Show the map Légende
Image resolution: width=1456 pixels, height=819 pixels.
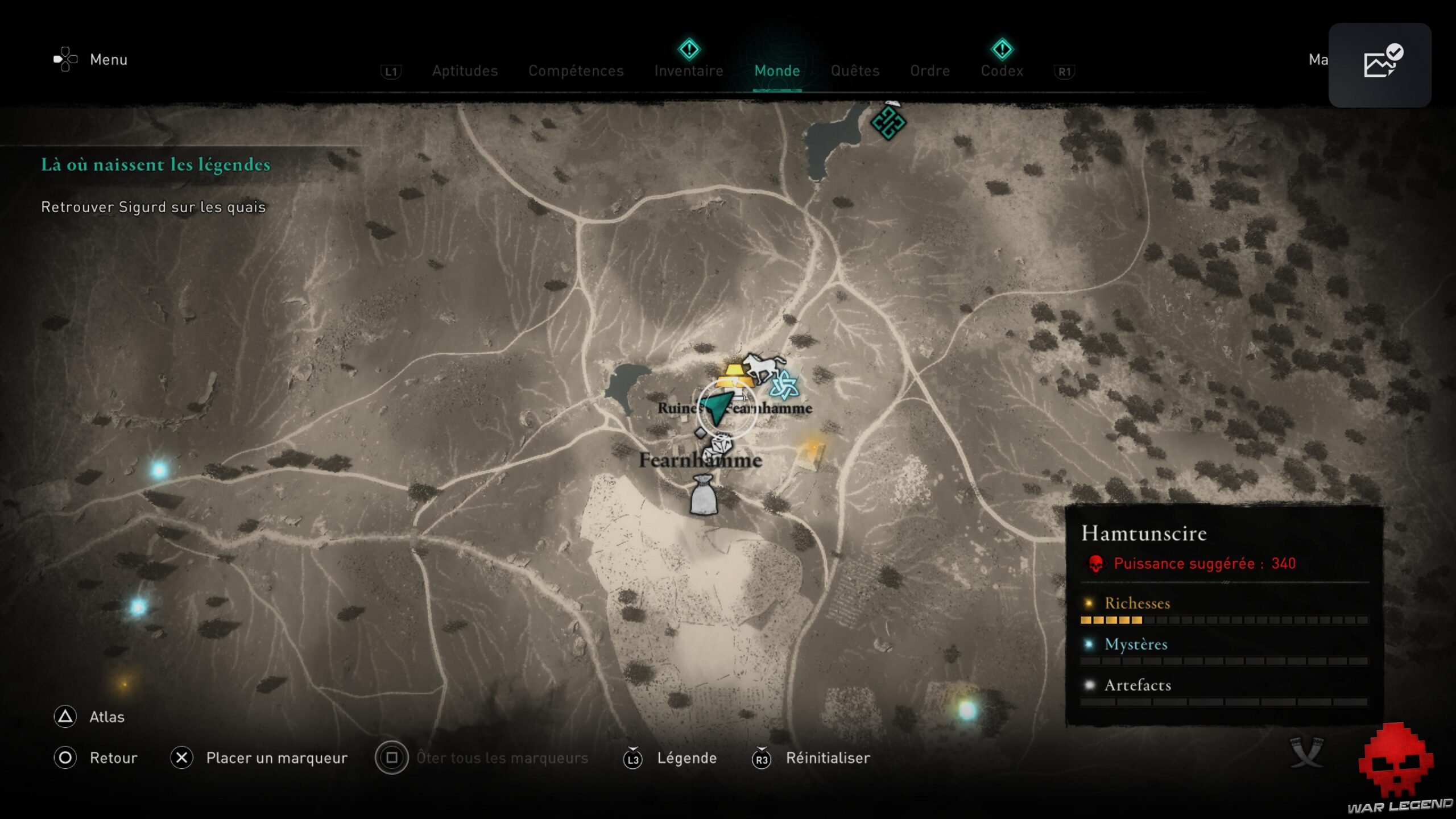click(x=686, y=758)
